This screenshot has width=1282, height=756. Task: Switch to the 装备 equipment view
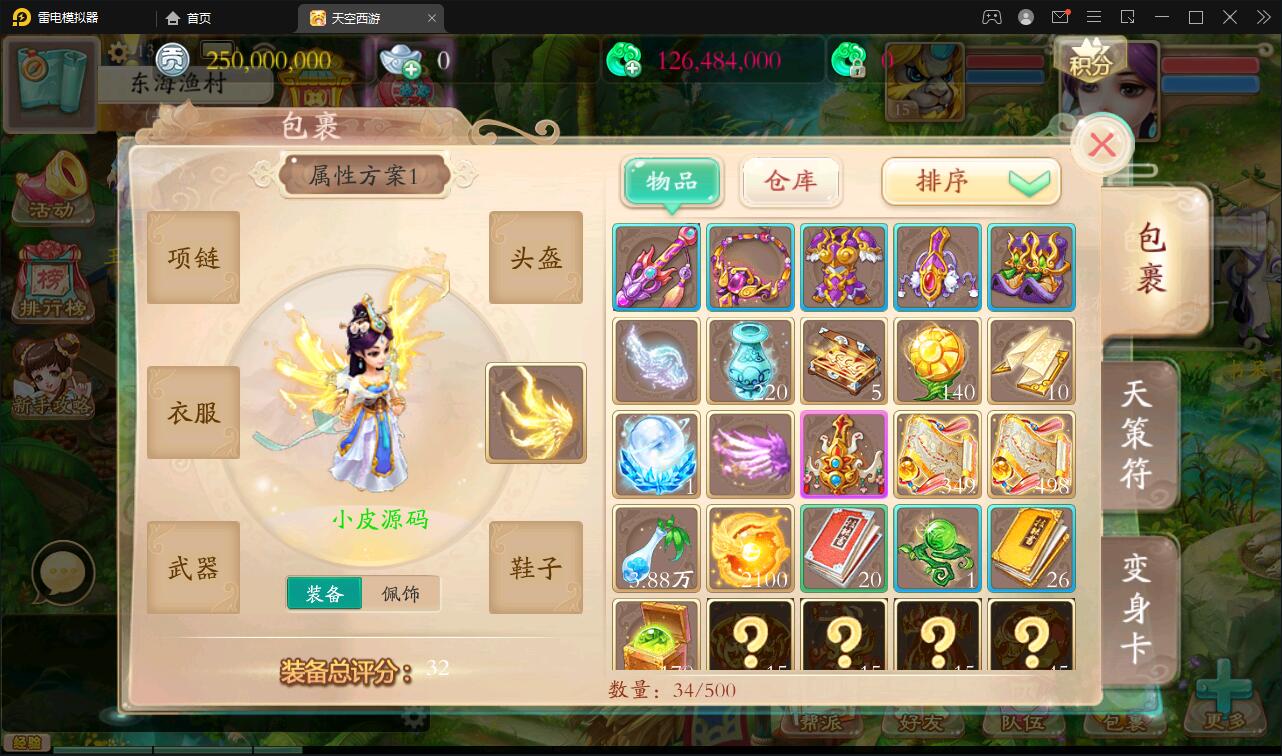324,593
